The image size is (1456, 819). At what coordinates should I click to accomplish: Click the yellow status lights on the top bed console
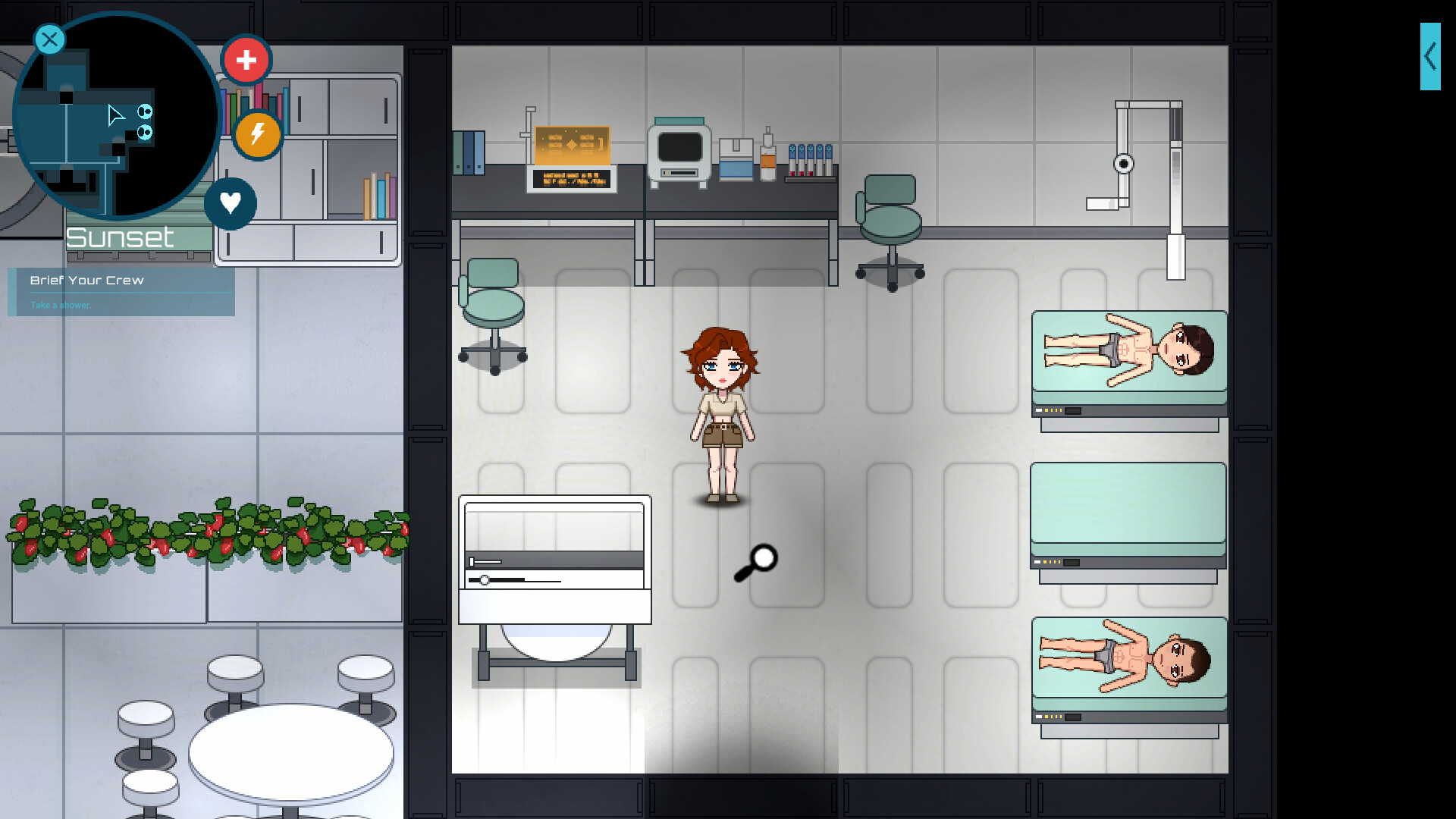pos(1053,409)
